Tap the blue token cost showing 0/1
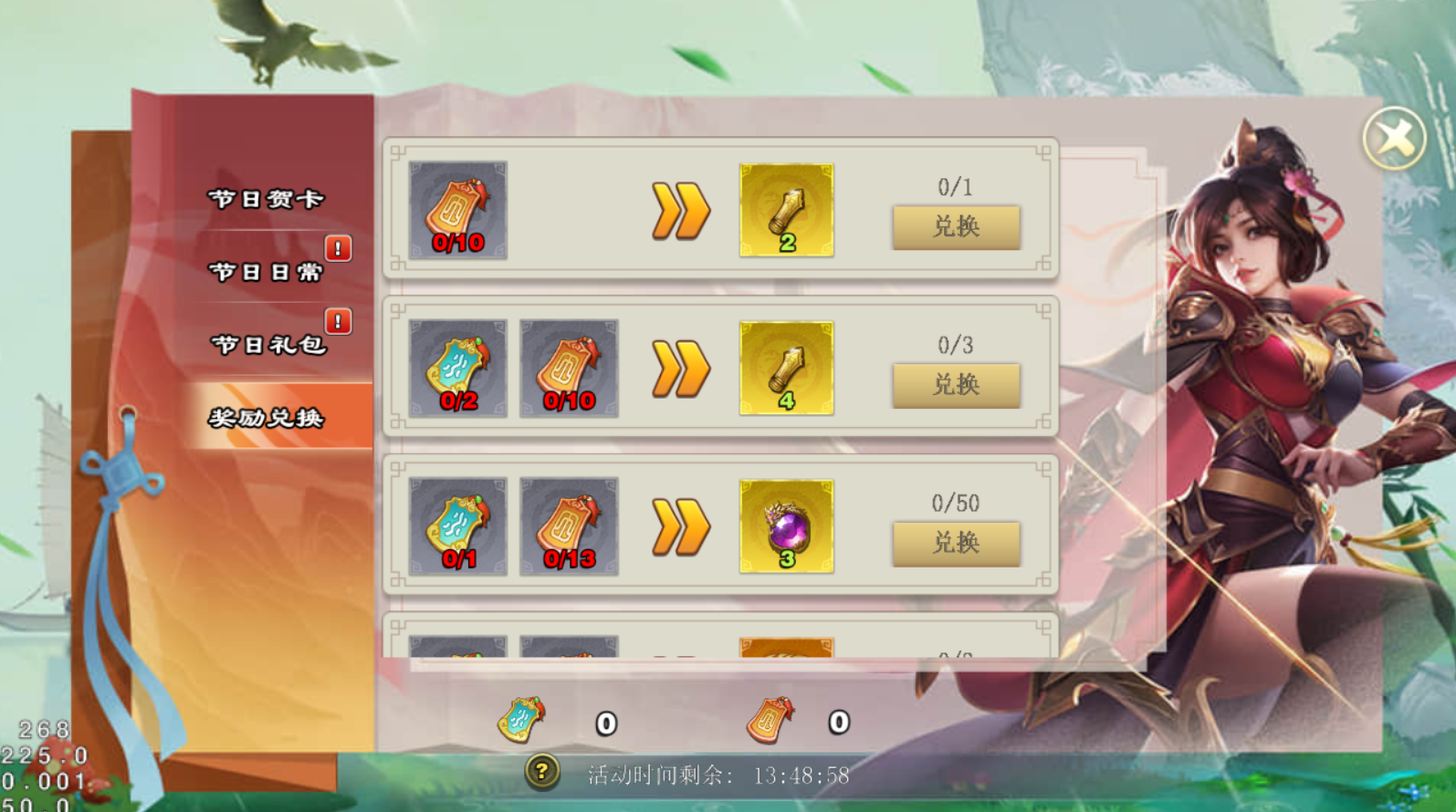1456x812 pixels. tap(457, 526)
